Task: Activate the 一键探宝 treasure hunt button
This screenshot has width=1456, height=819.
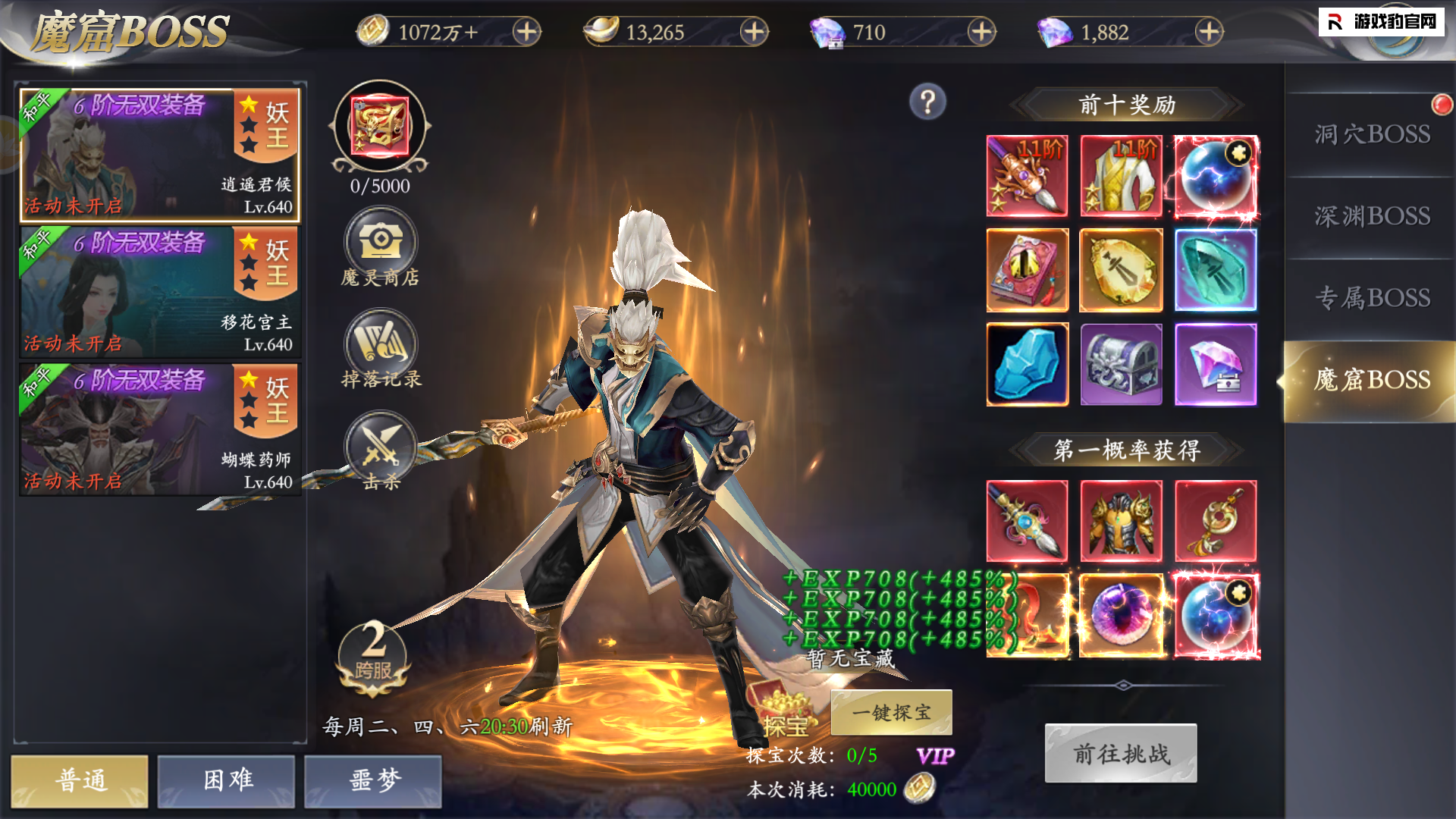Action: [891, 712]
